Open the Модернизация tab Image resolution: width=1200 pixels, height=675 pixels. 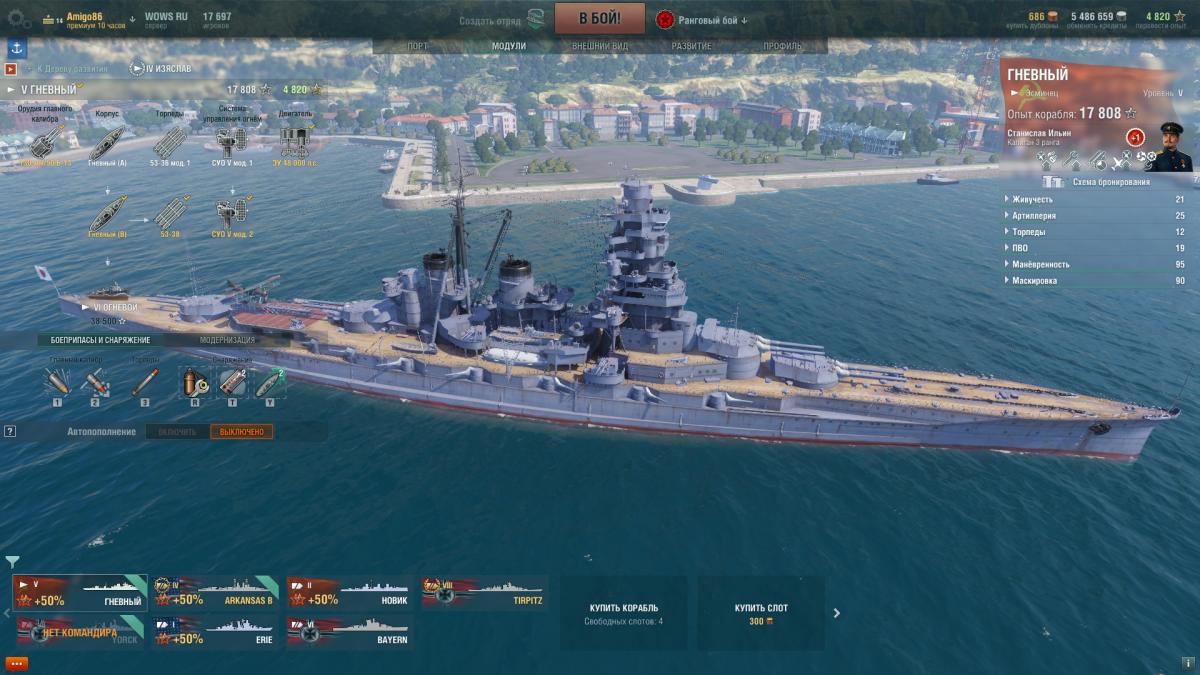(x=227, y=340)
